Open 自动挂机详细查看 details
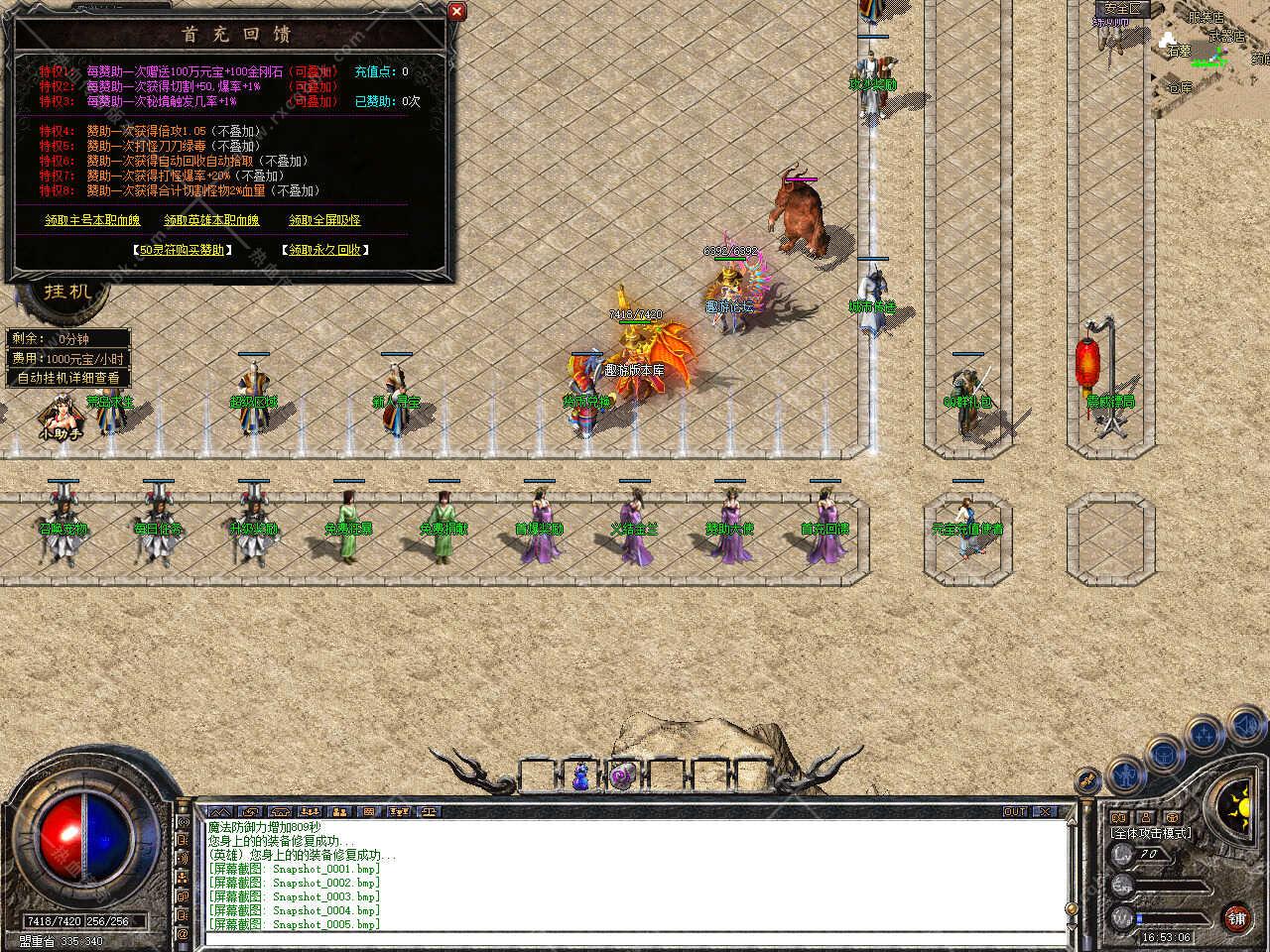1270x952 pixels. (x=68, y=378)
